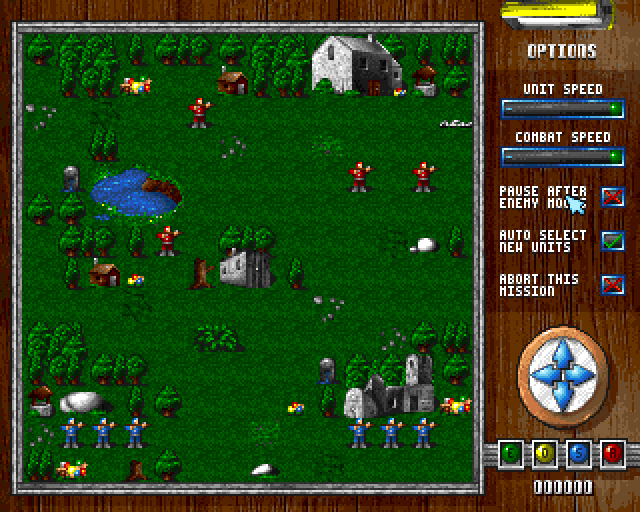
Task: Adjust the Combat Speed slider
Action: 562,156
